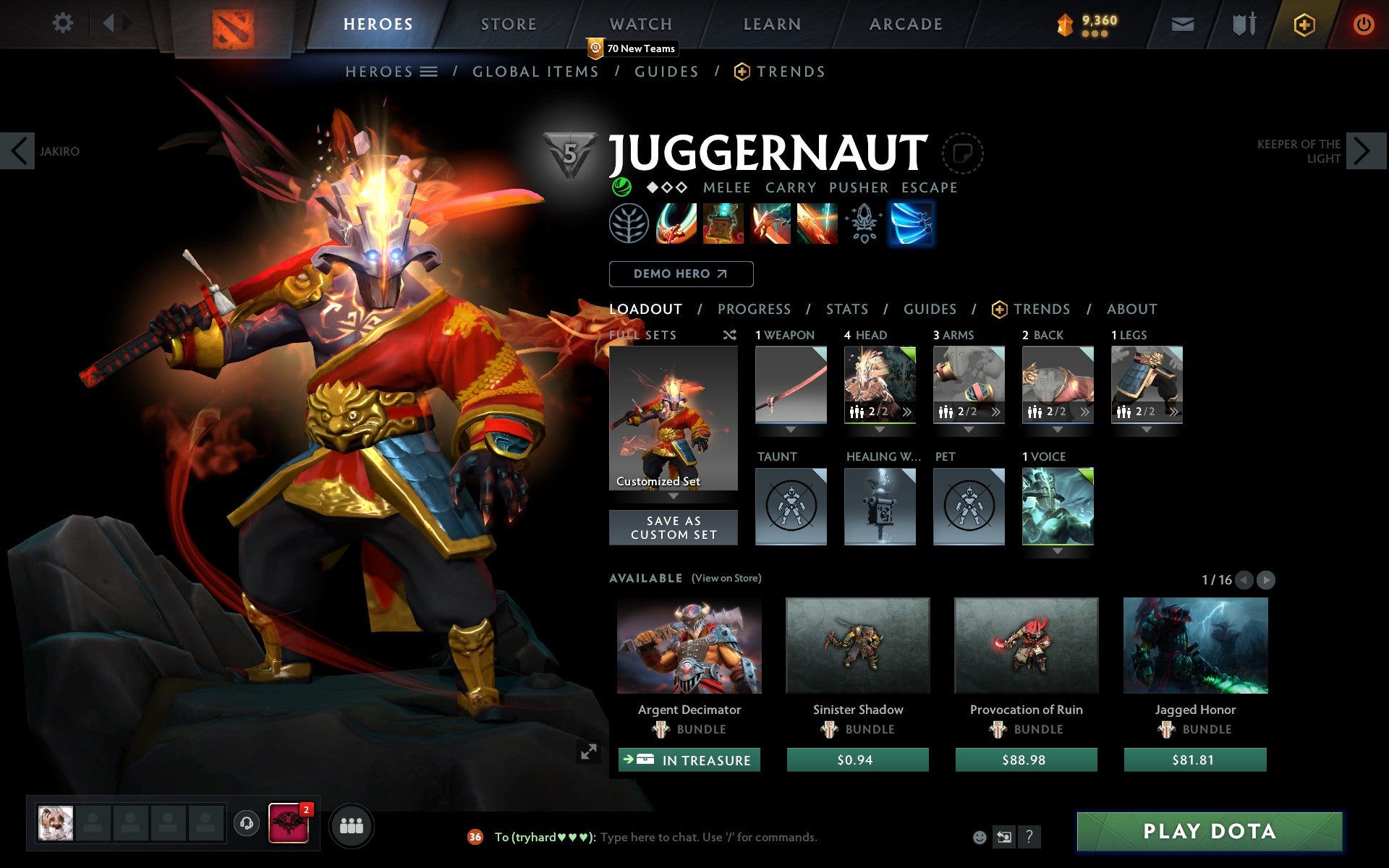The width and height of the screenshot is (1389, 868).
Task: Open the chat help question mark button
Action: point(1030,837)
